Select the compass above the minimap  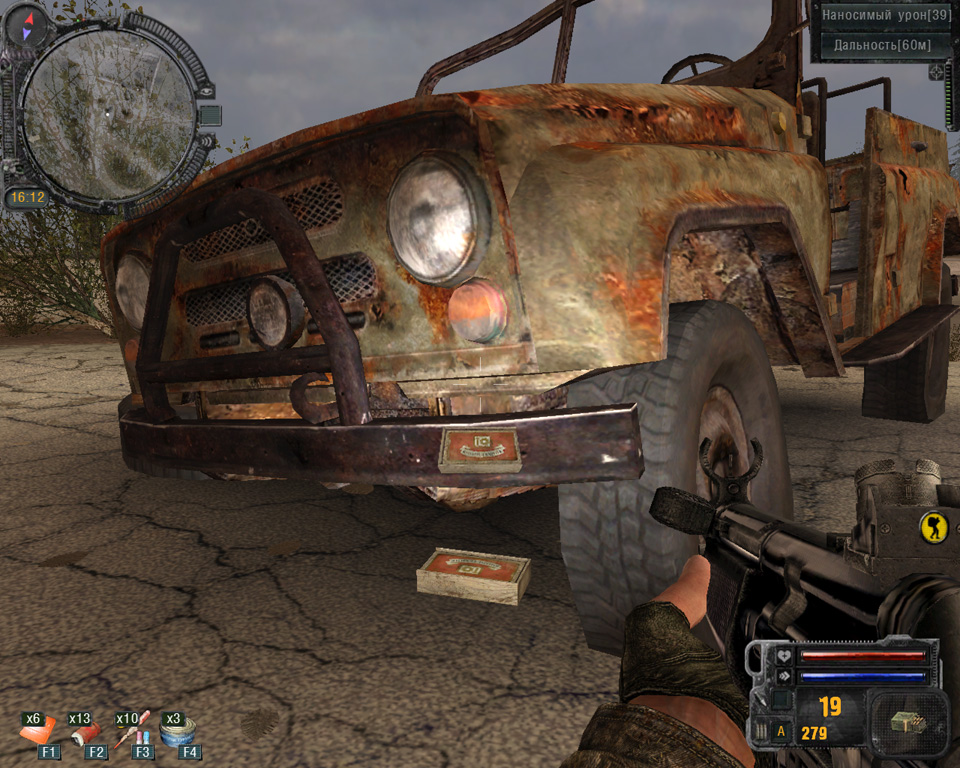coord(26,22)
